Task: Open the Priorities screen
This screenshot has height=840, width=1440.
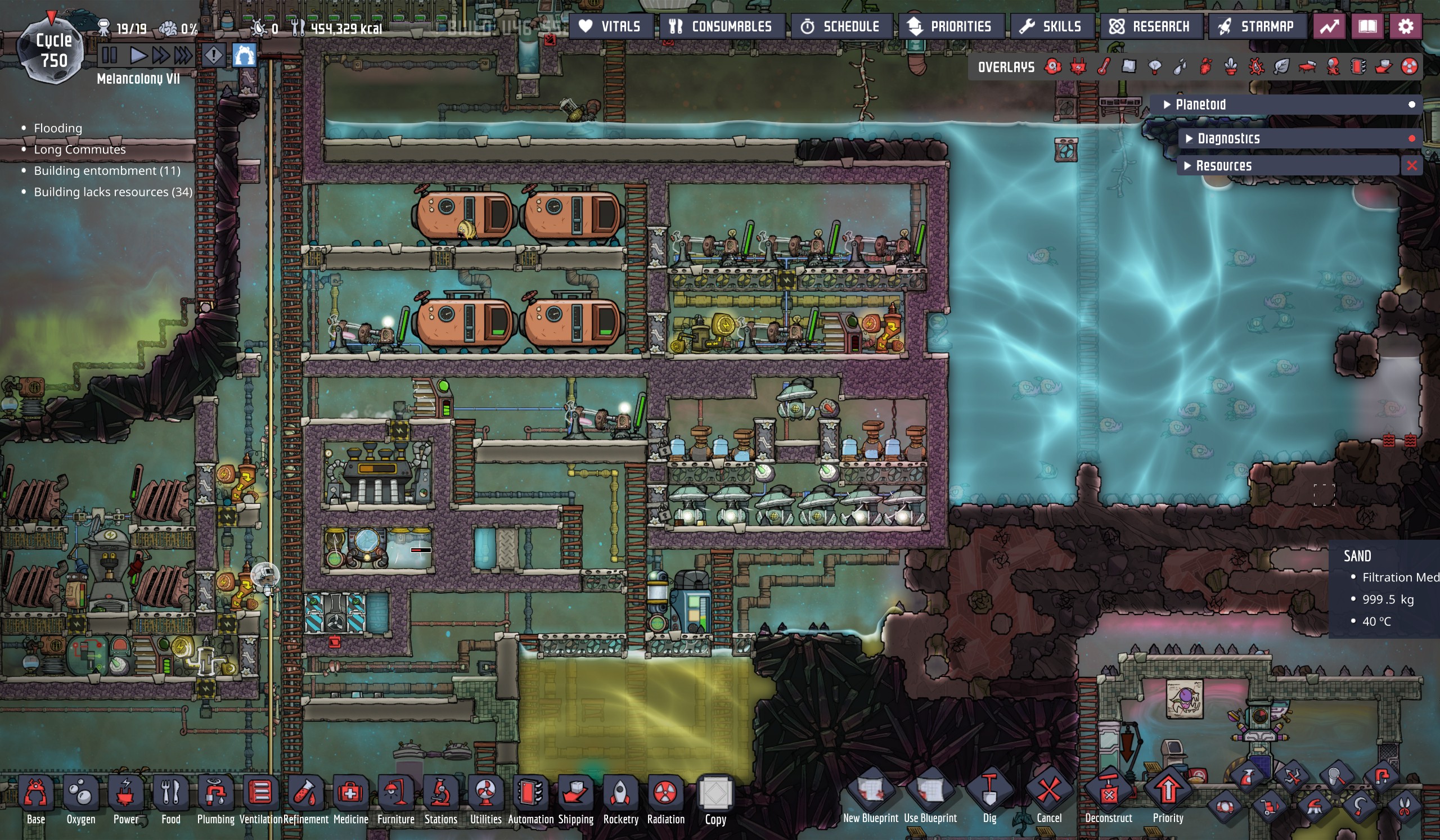Action: [950, 26]
